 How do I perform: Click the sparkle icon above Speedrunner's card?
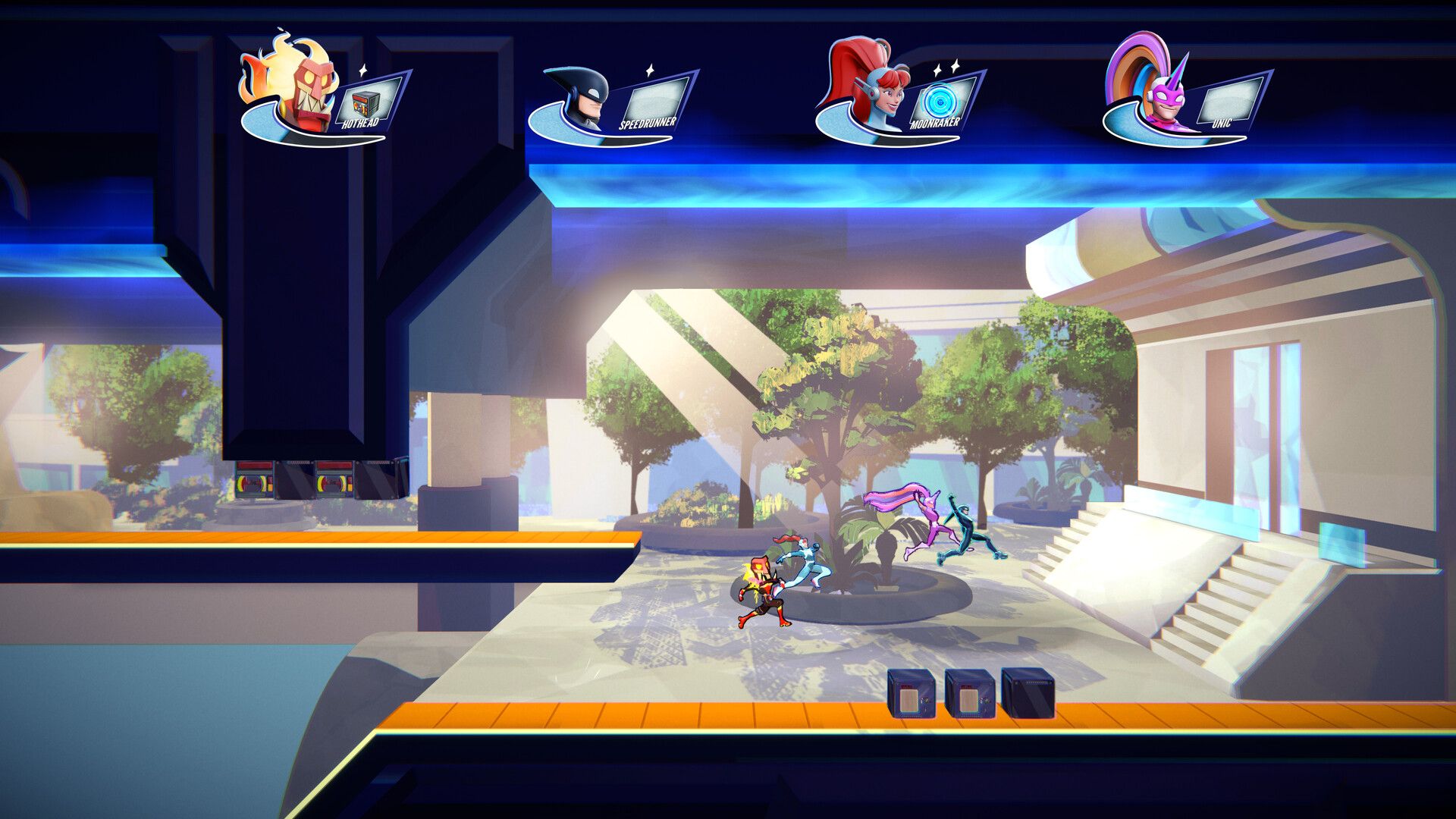648,68
